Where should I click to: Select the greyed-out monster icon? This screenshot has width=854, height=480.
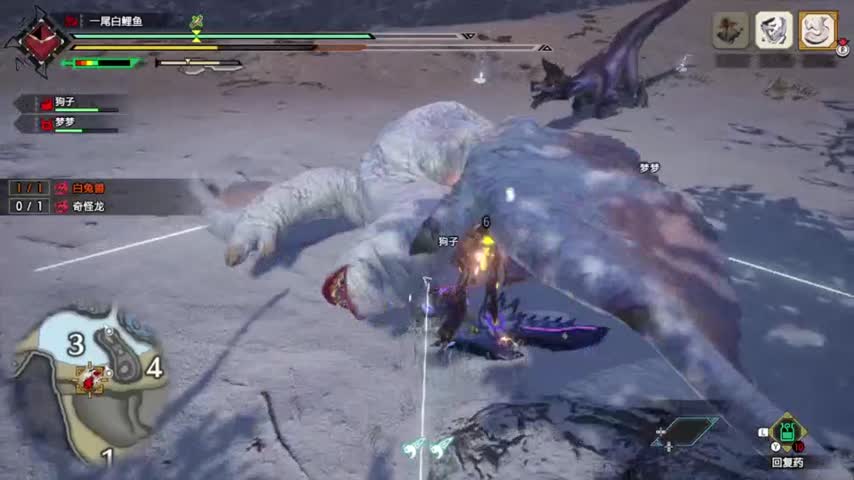[731, 30]
